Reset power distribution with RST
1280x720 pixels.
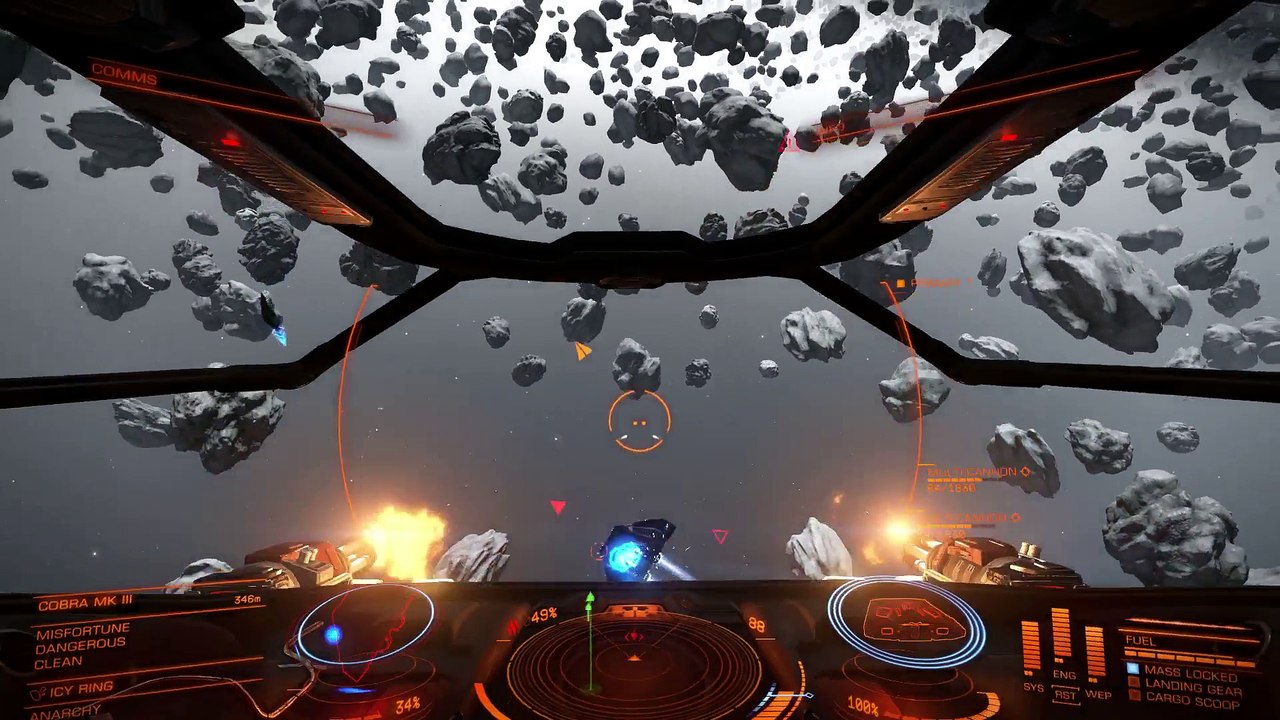pyautogui.click(x=1064, y=695)
